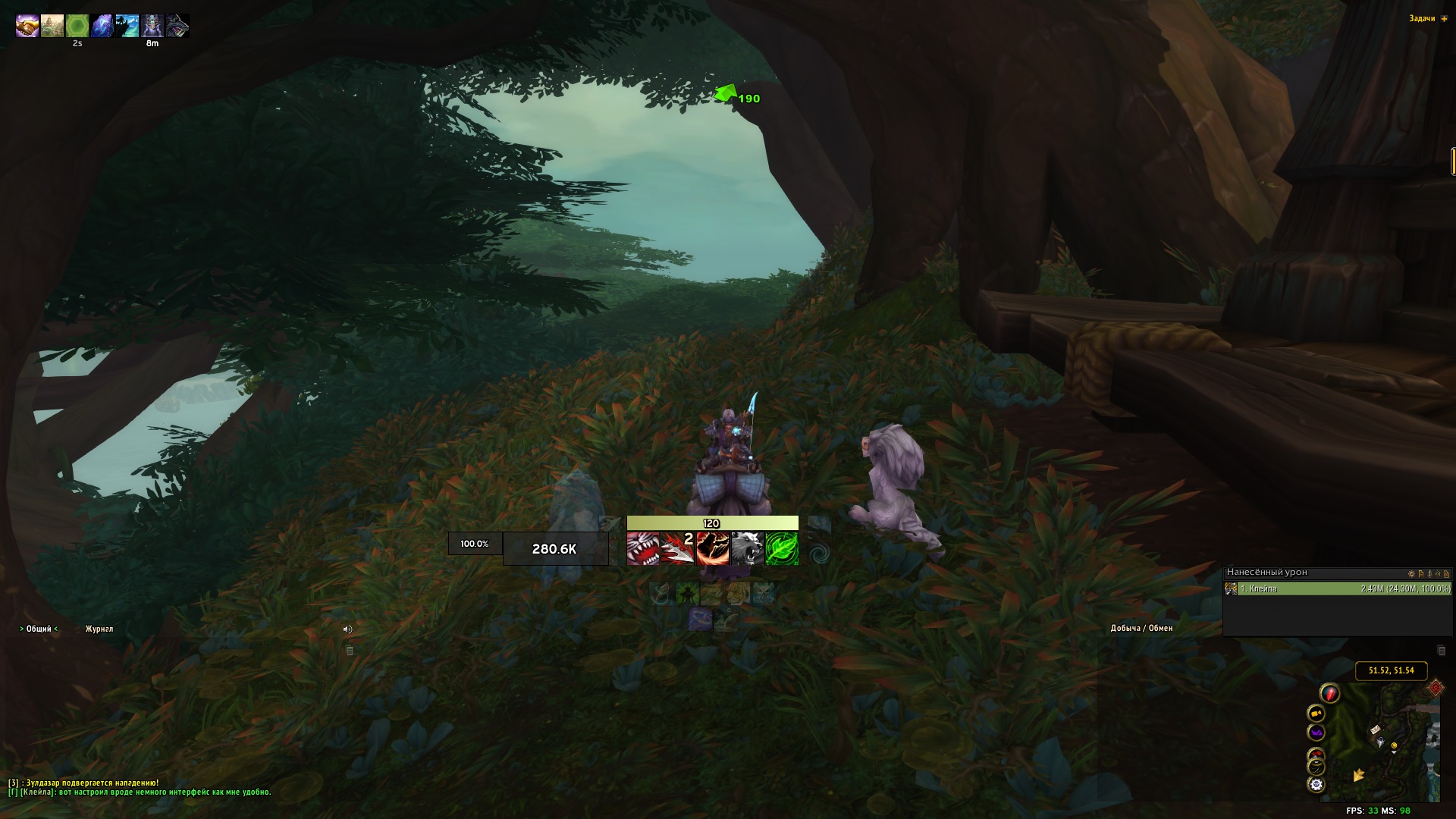Cast the fiery swirl ability

[712, 548]
